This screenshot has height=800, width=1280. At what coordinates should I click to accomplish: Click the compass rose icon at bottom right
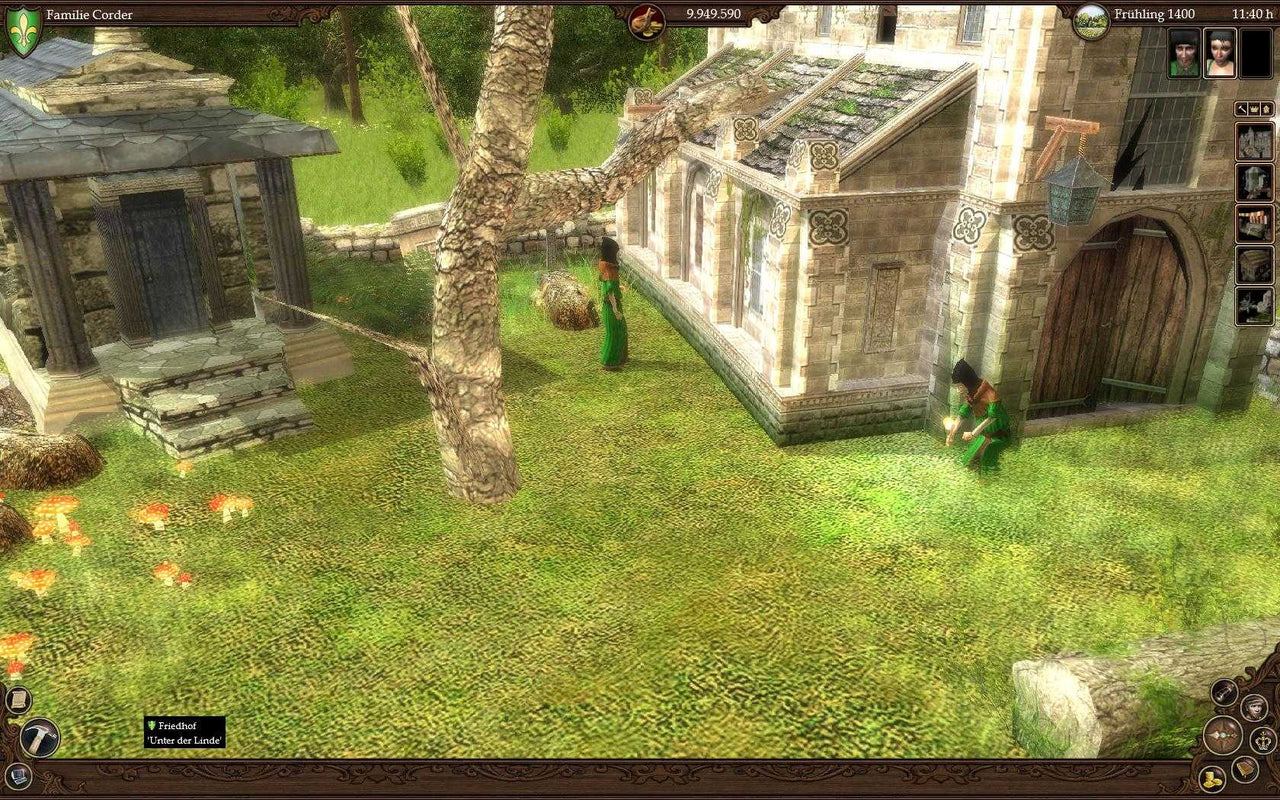point(1224,737)
